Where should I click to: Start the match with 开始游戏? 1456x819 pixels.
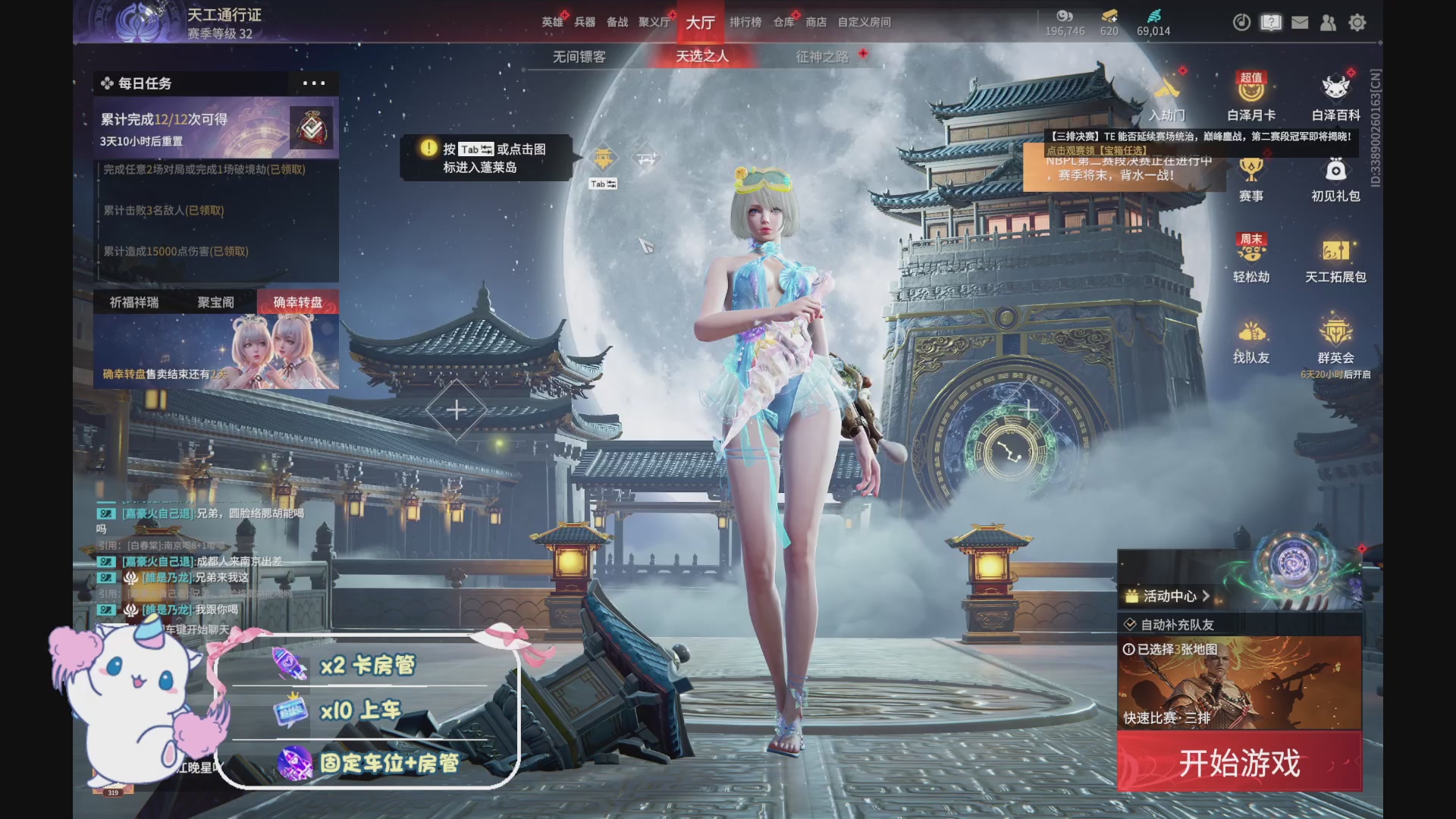pos(1239,763)
